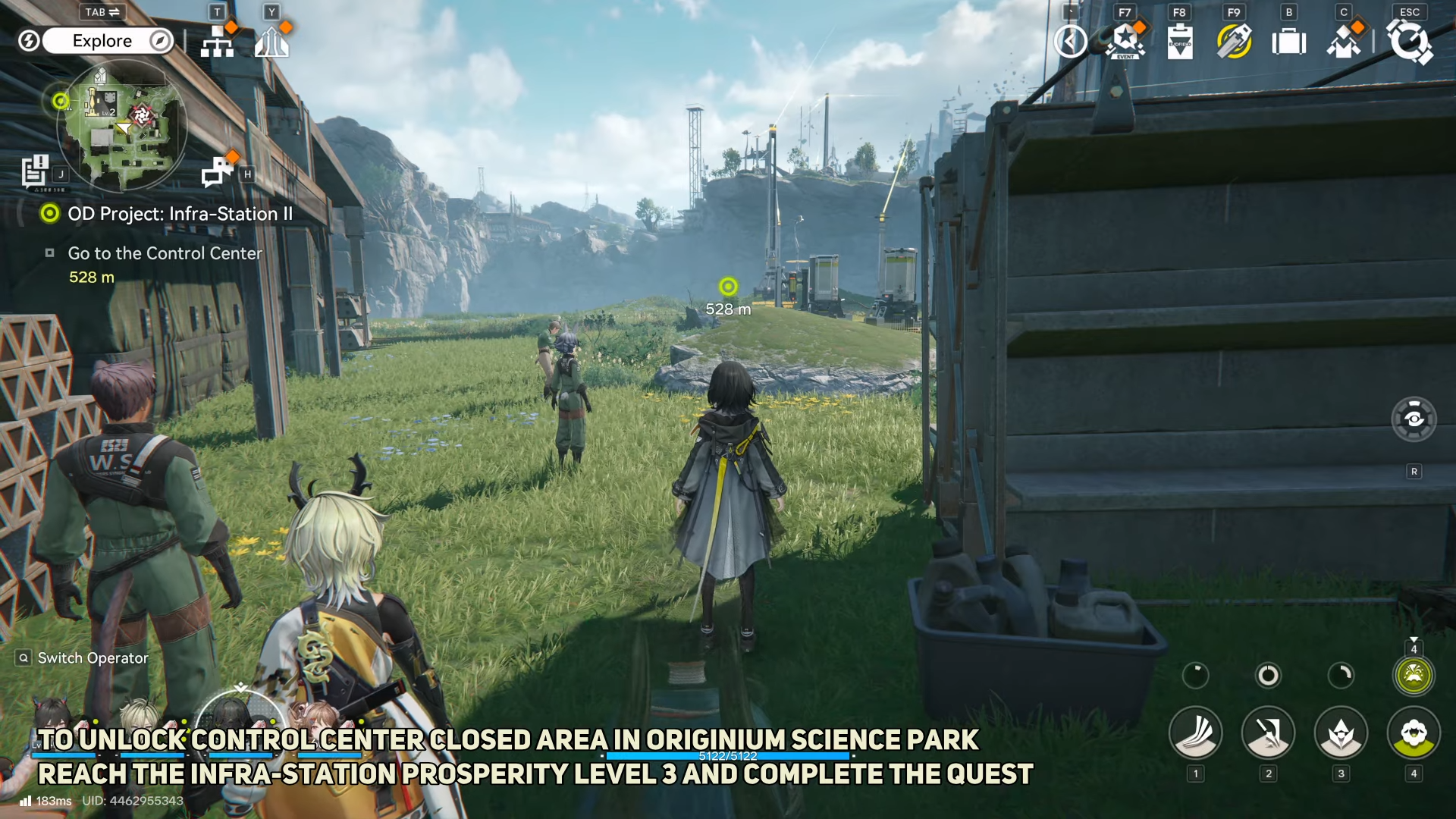Select the OD Project: Infra-Station II quest tracker
1456x819 pixels.
[179, 214]
